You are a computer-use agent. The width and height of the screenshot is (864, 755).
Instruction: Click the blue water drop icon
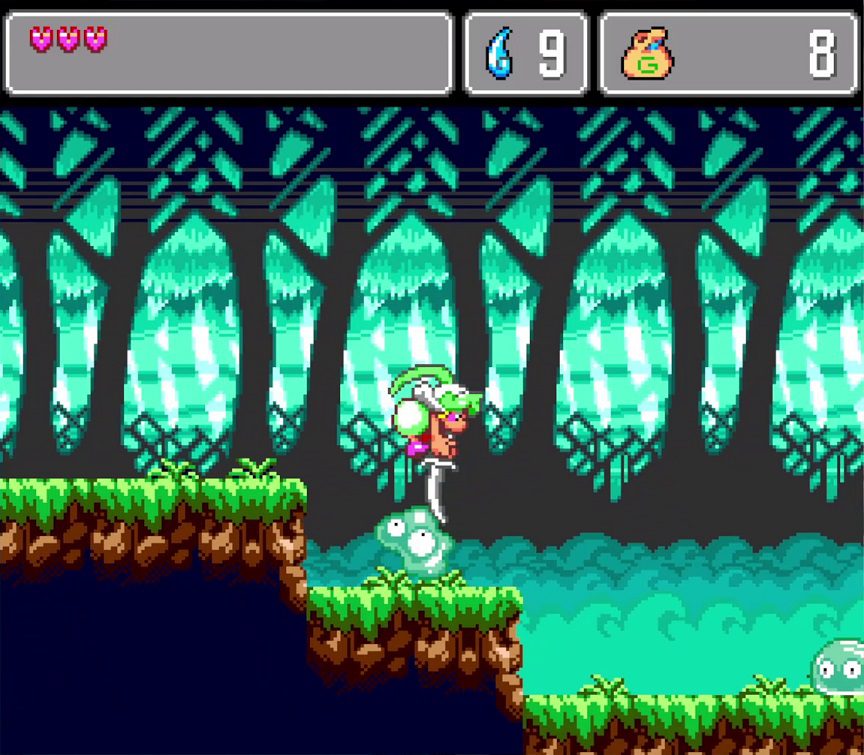click(x=498, y=54)
